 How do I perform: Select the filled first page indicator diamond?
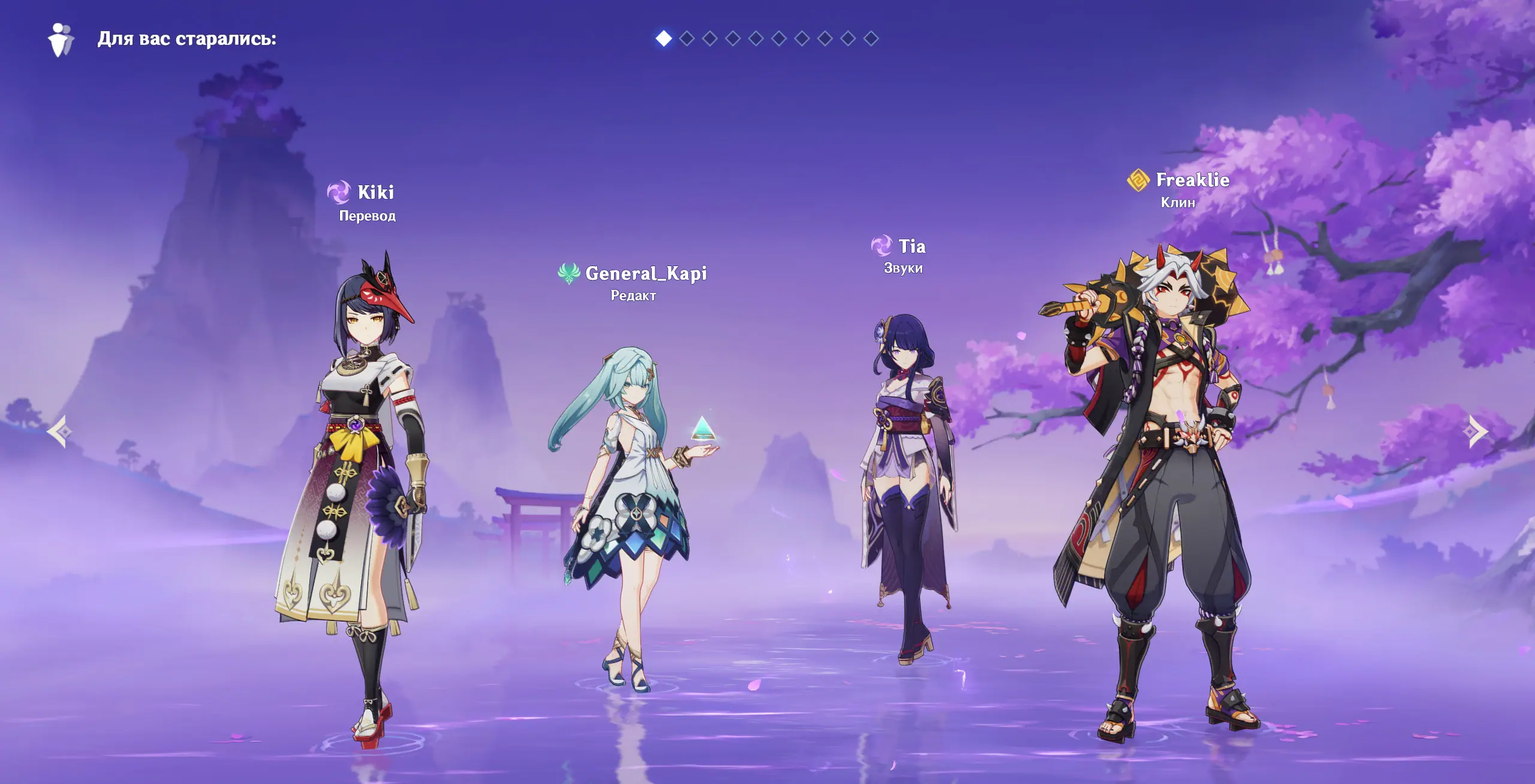click(664, 38)
